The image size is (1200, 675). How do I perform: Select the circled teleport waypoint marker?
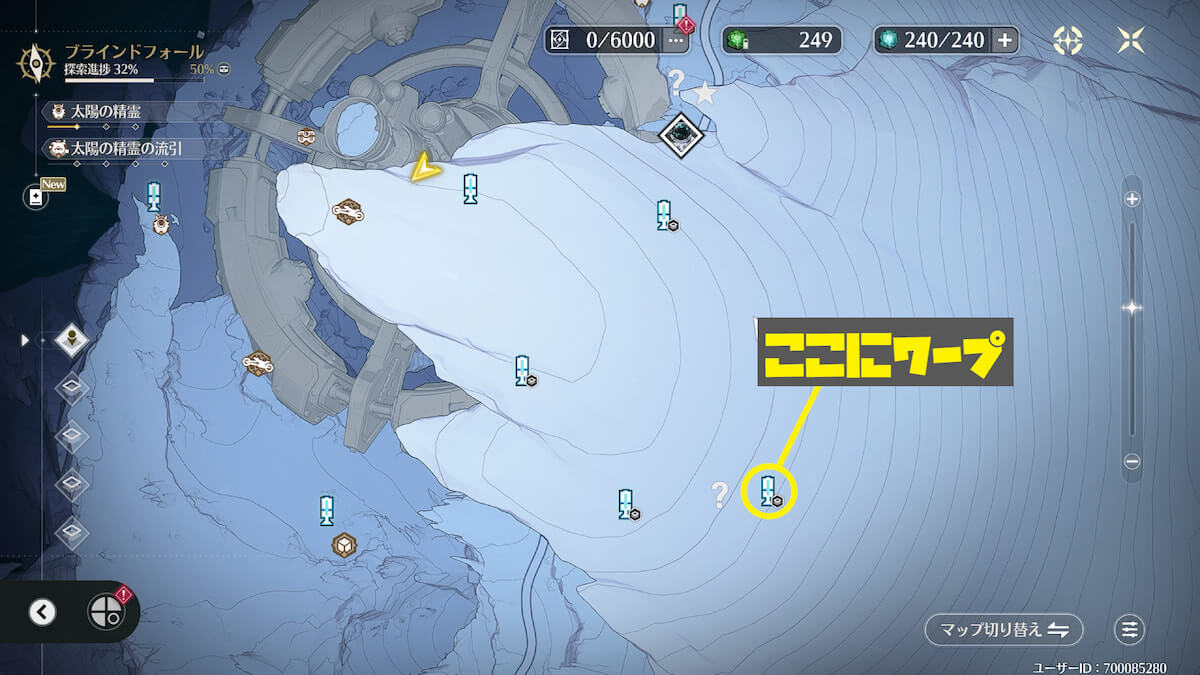click(x=769, y=491)
